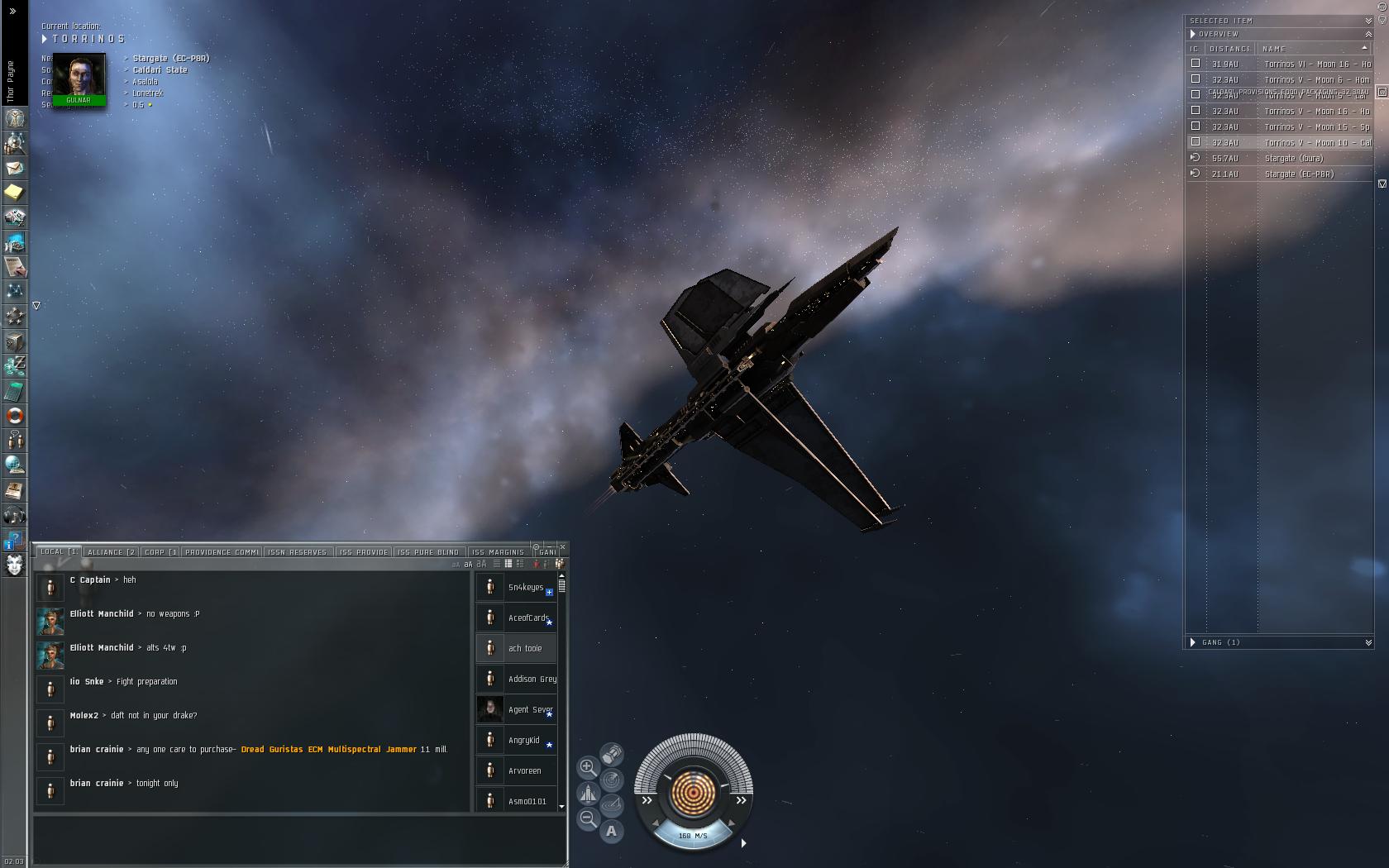1389x868 pixels.
Task: Expand the Selected Item panel
Action: (x=1368, y=21)
